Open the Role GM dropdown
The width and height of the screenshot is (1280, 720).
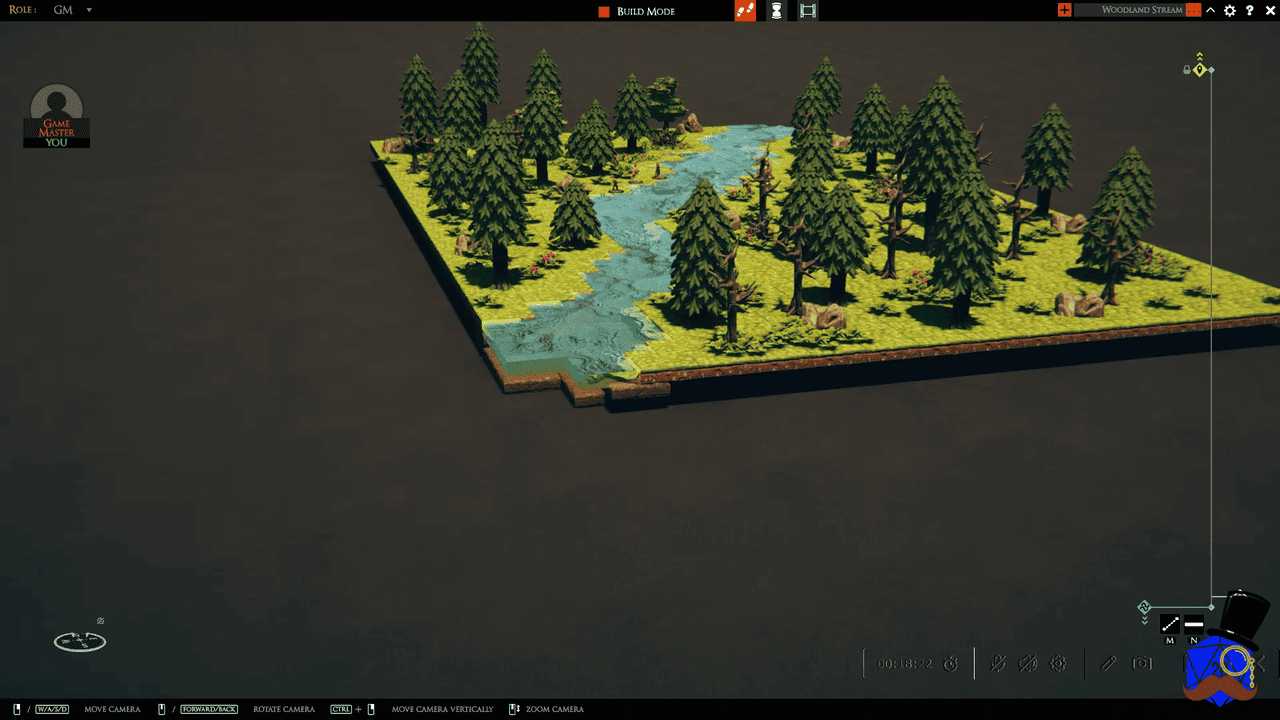coord(88,10)
